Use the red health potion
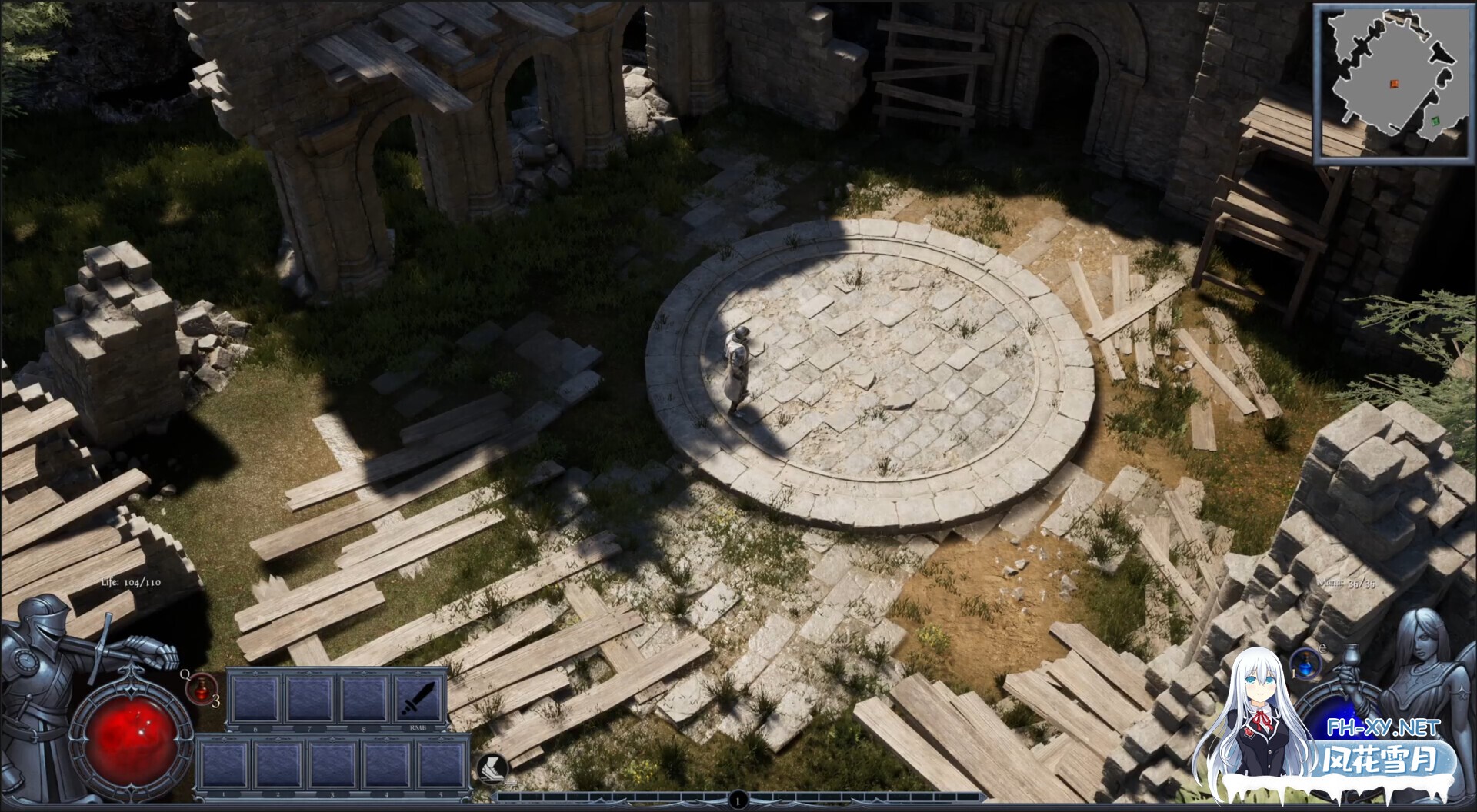Image resolution: width=1477 pixels, height=812 pixels. click(x=201, y=687)
